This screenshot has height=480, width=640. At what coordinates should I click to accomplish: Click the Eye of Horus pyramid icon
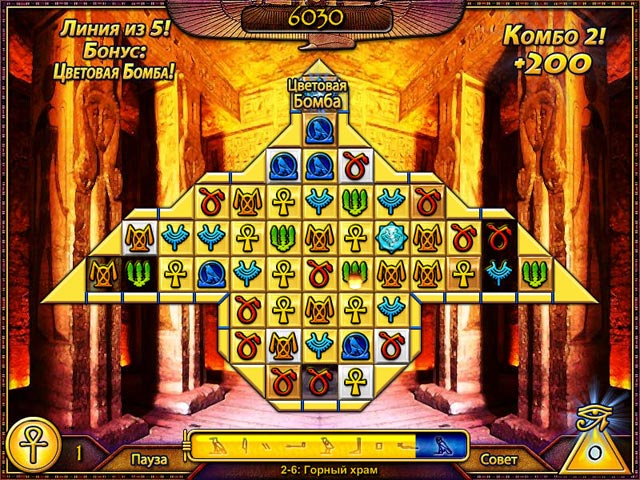[596, 438]
